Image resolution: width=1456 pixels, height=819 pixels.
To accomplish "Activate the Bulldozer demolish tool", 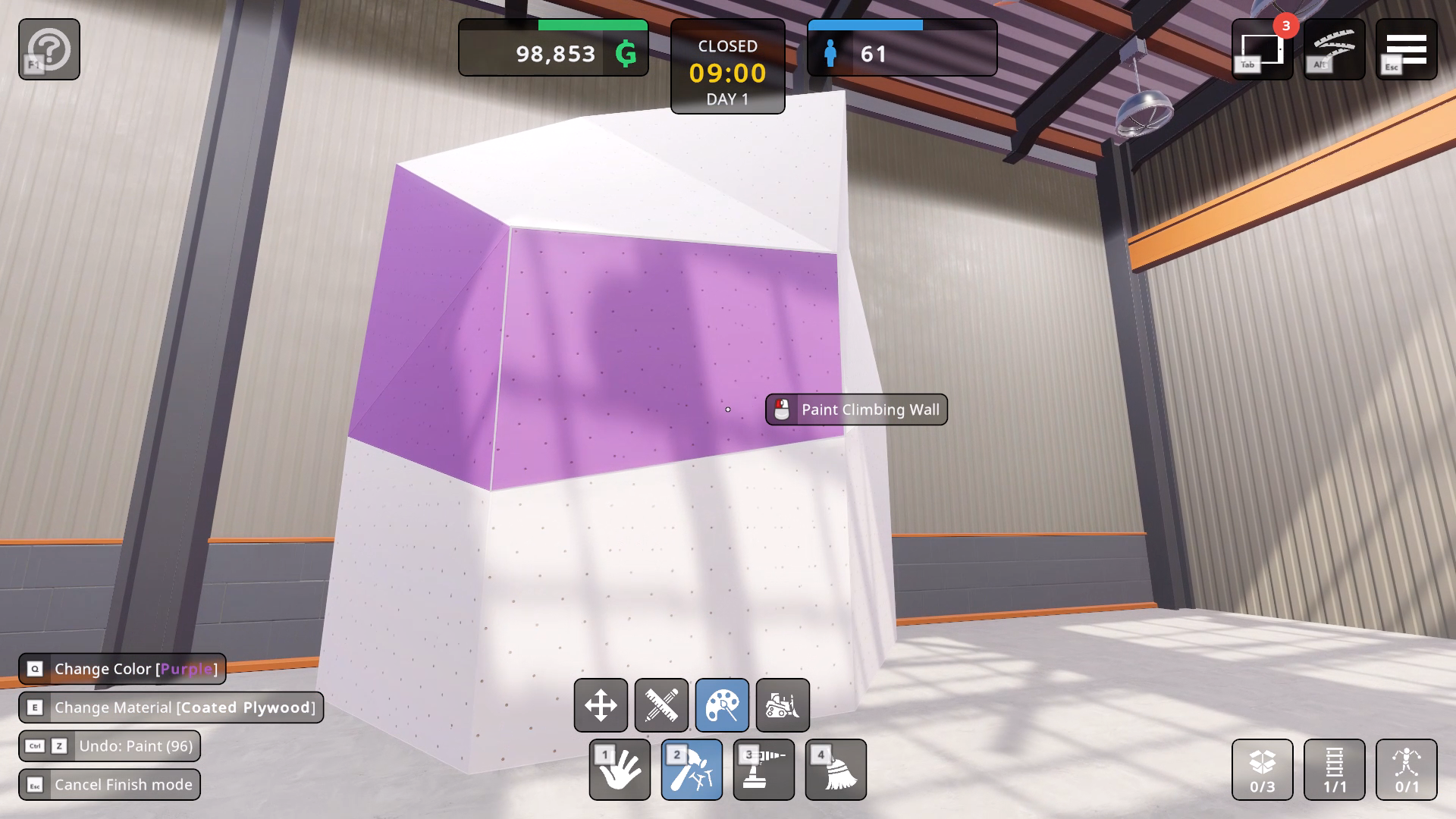I will point(783,705).
